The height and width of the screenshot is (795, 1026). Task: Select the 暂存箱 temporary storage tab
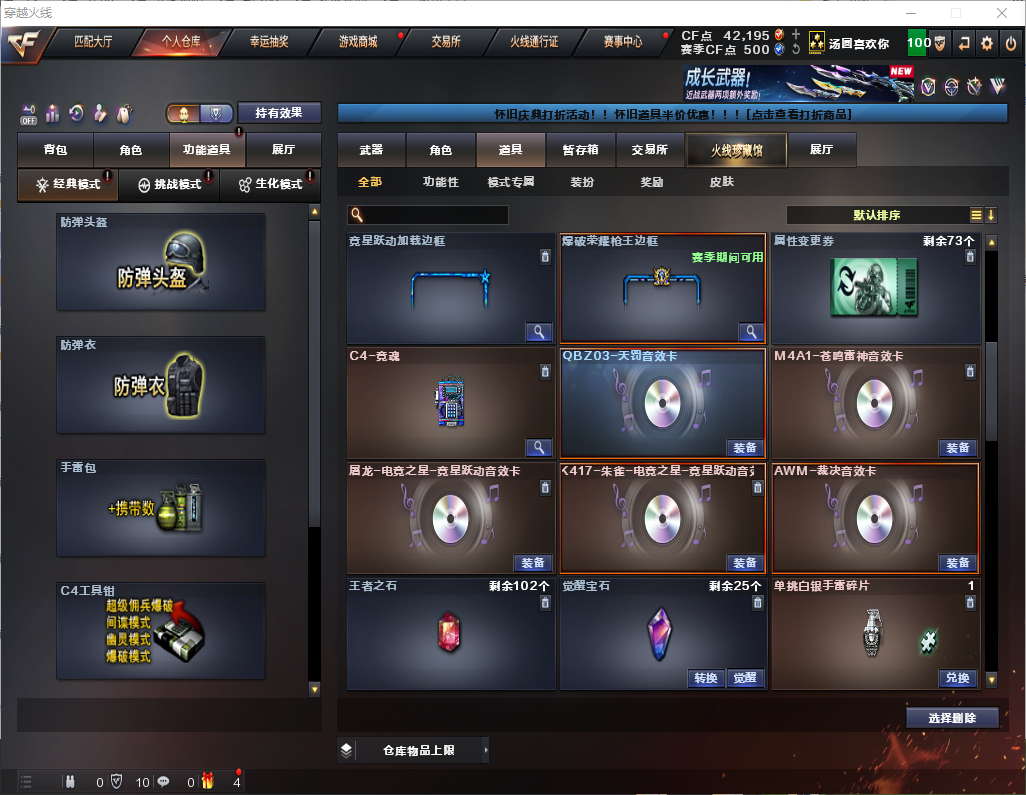click(x=580, y=150)
